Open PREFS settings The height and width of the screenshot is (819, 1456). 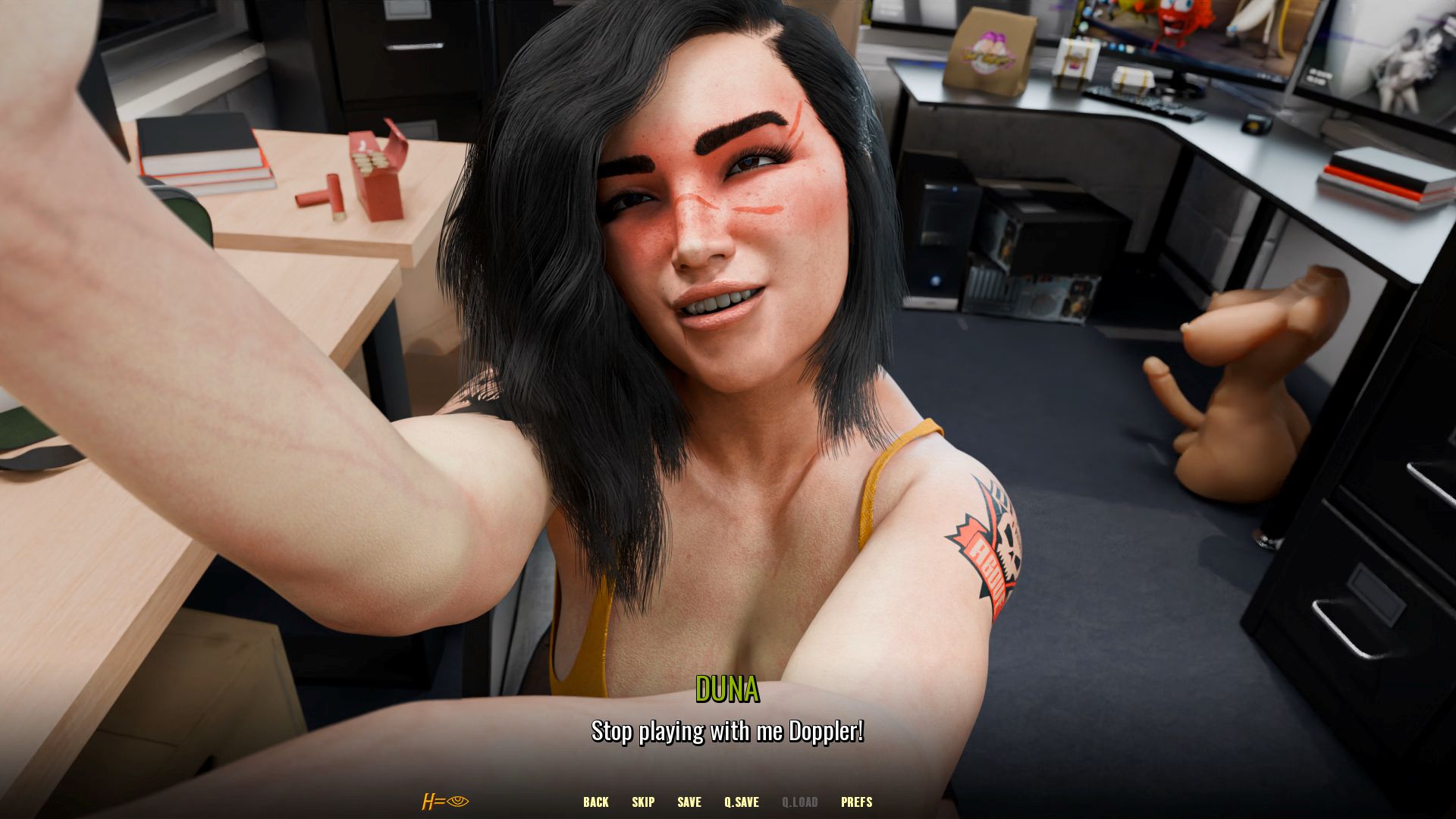pyautogui.click(x=856, y=802)
